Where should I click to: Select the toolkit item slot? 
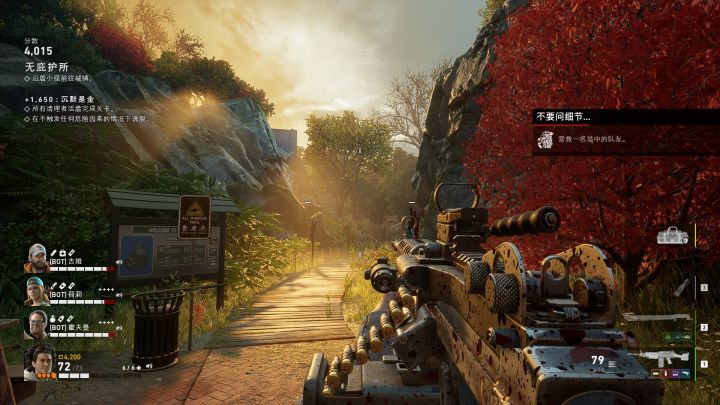pos(672,236)
